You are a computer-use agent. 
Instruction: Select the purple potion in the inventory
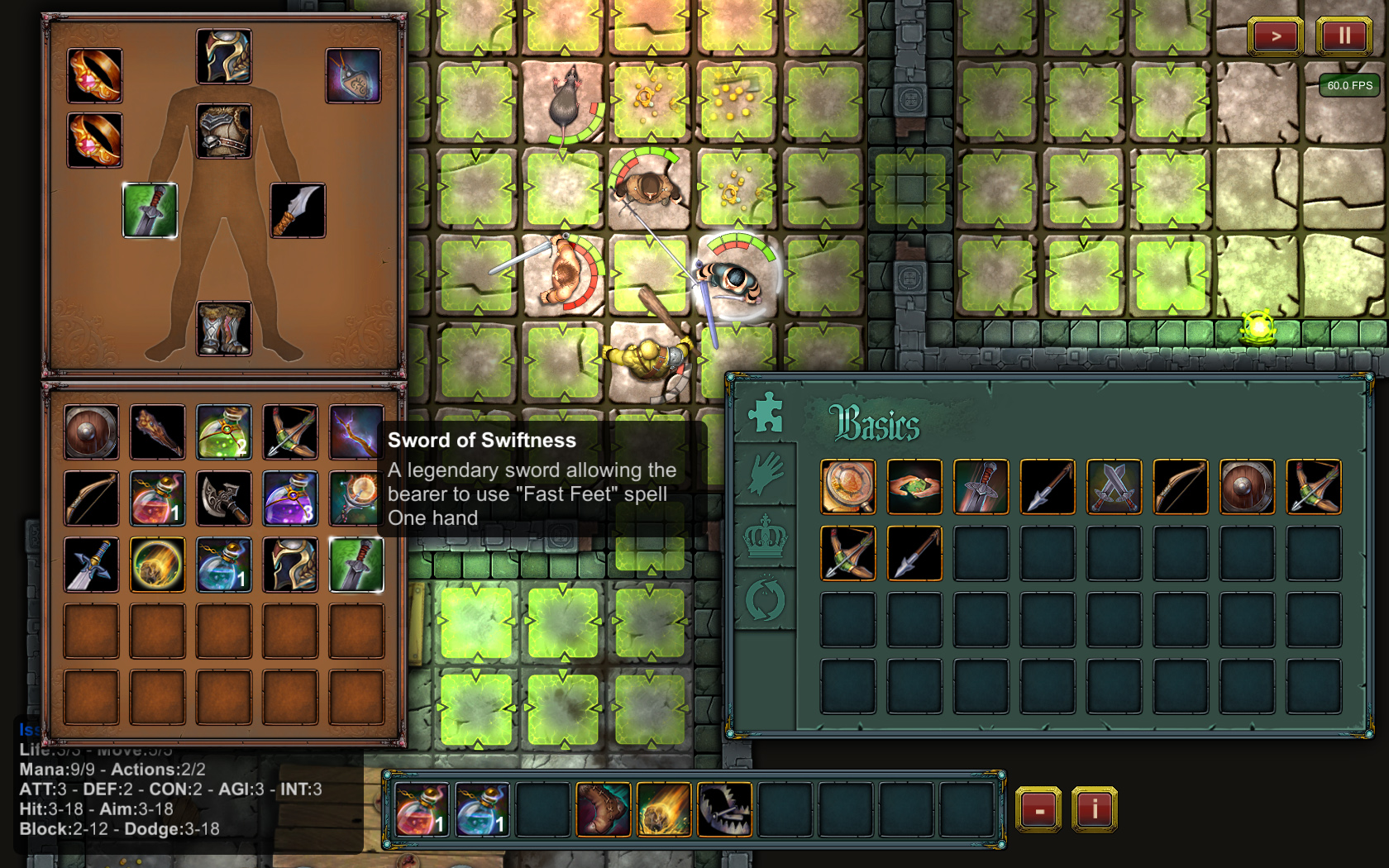coord(290,498)
